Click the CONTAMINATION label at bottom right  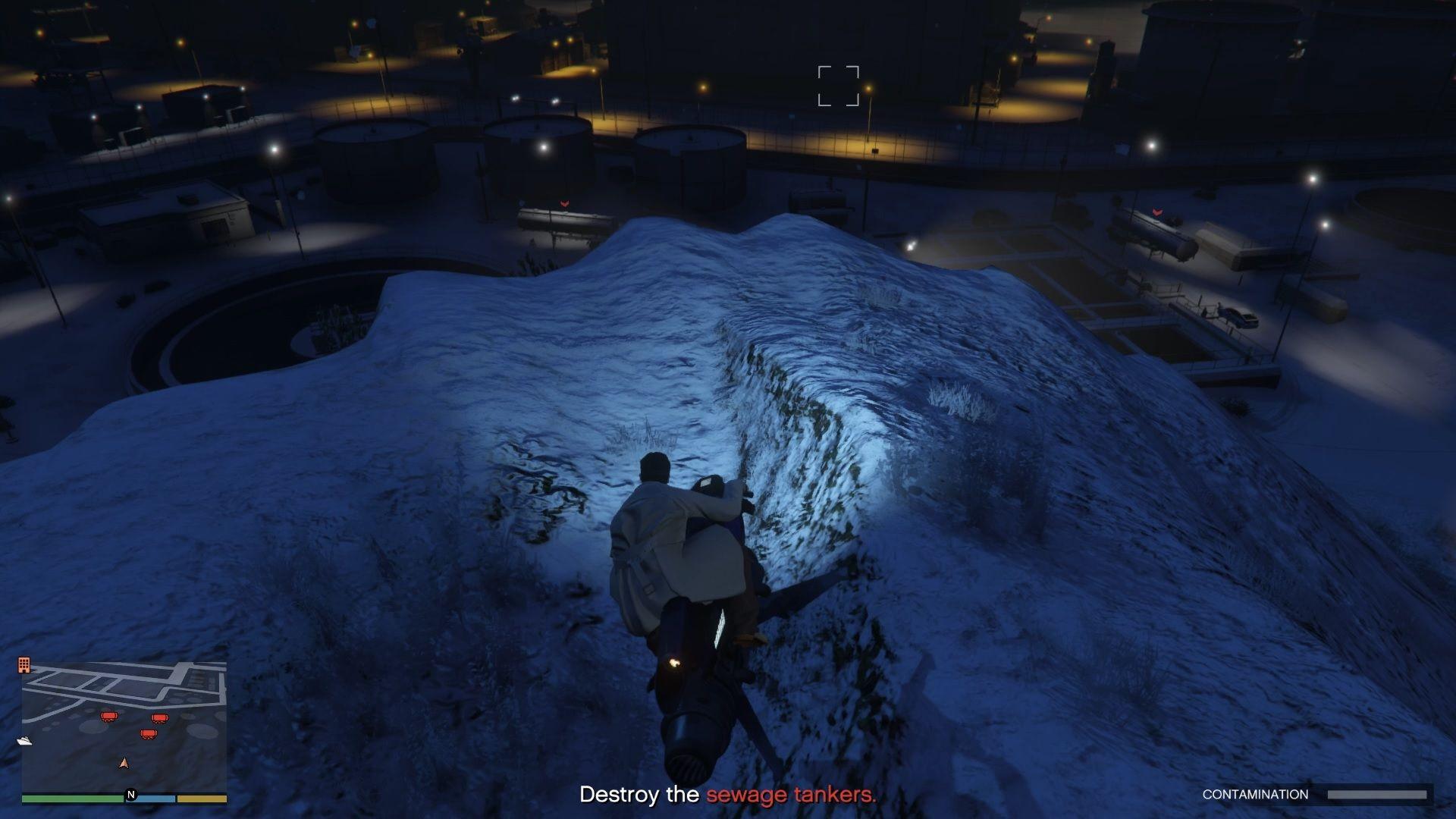(1255, 793)
